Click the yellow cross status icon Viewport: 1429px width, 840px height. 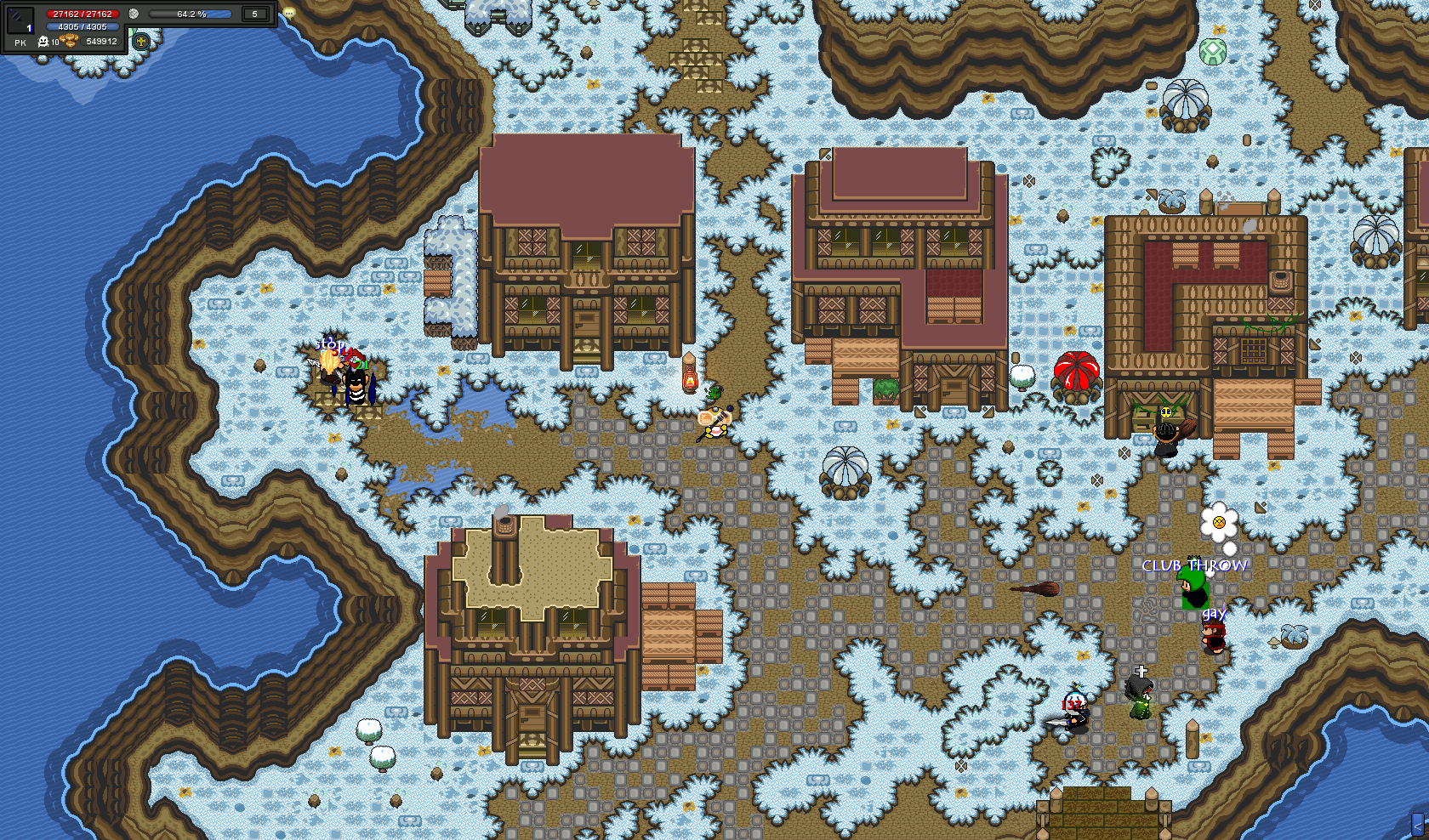click(141, 41)
